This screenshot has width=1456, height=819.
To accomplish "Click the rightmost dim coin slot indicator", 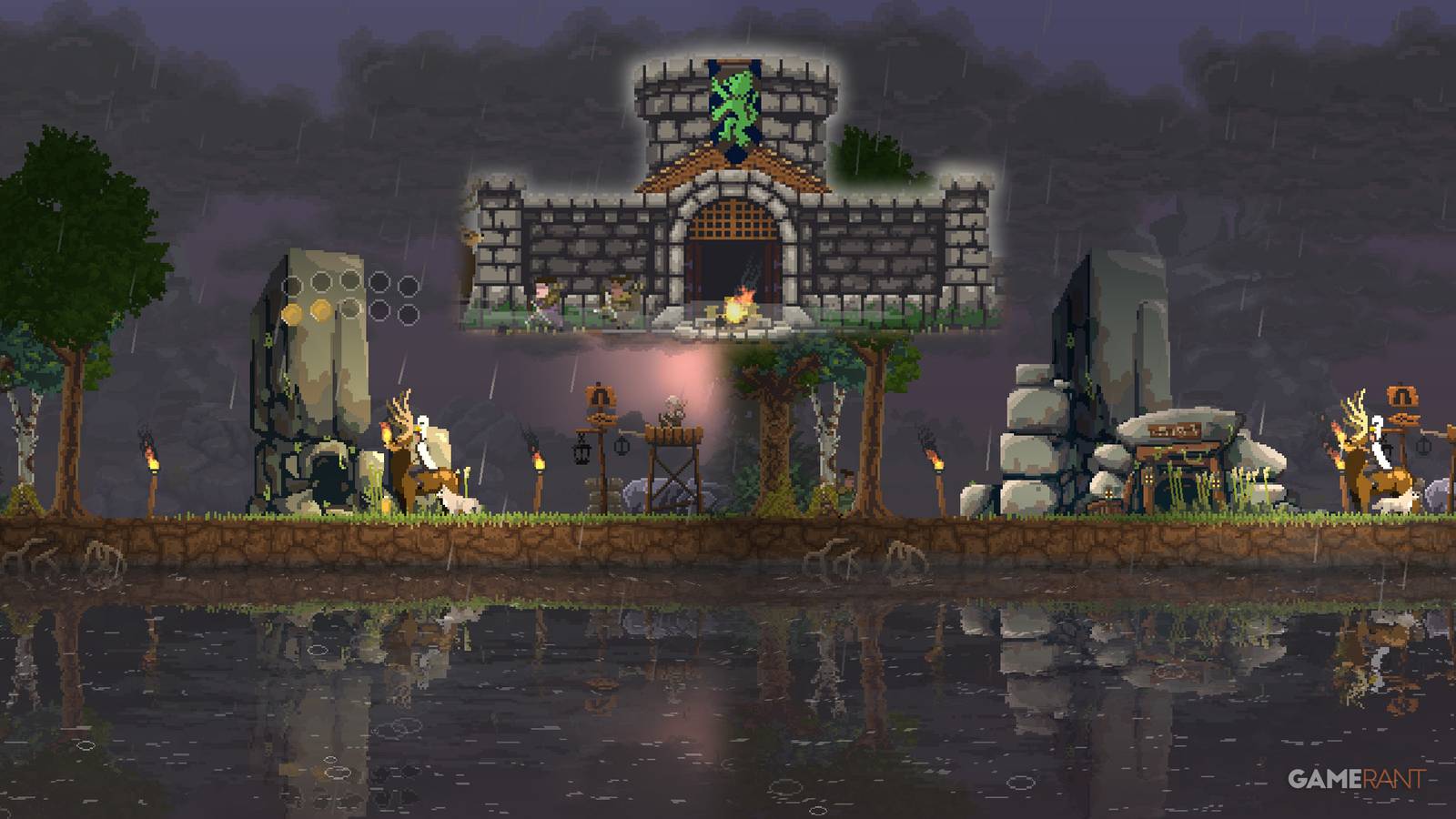I will [x=409, y=313].
